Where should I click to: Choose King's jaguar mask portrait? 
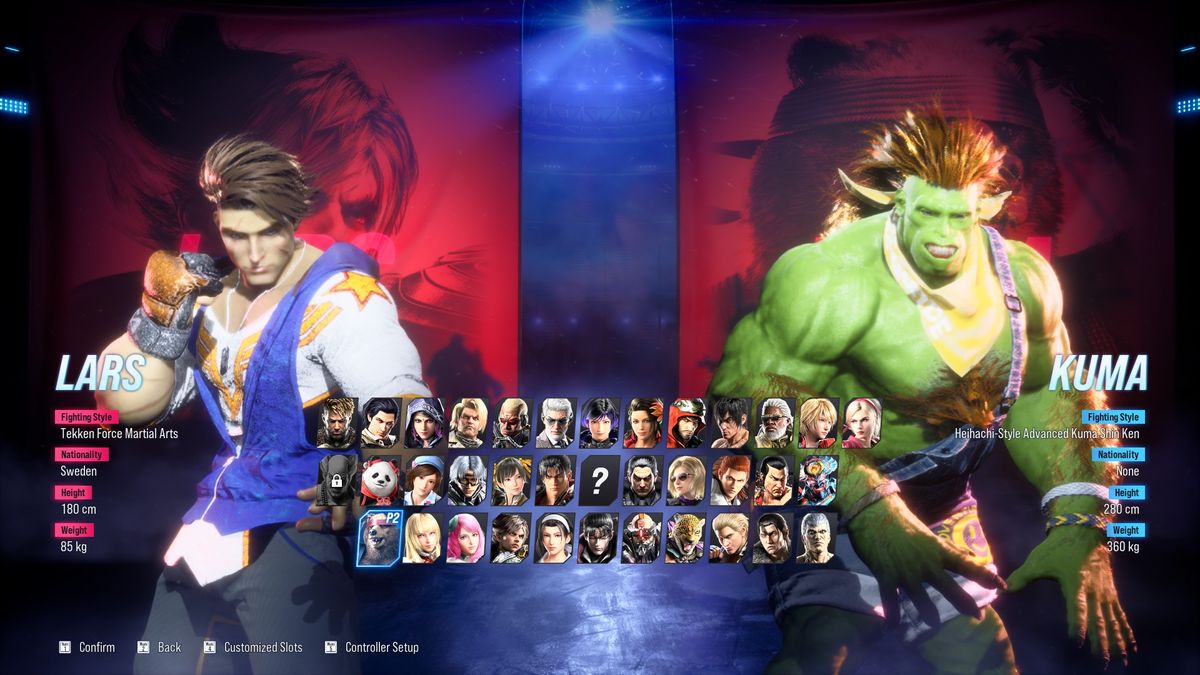(x=686, y=539)
